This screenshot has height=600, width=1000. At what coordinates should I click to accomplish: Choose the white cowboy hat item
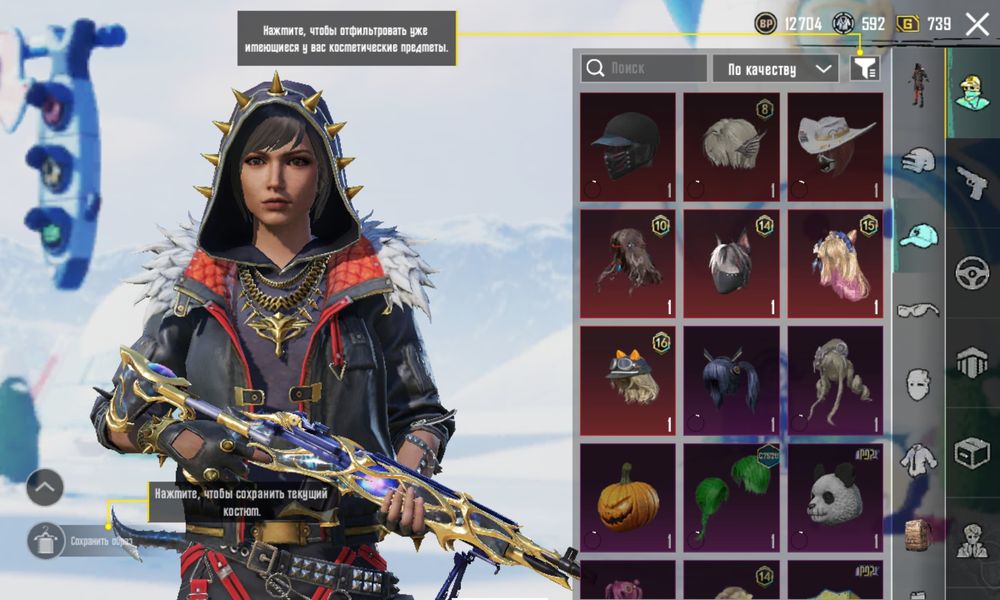click(836, 147)
